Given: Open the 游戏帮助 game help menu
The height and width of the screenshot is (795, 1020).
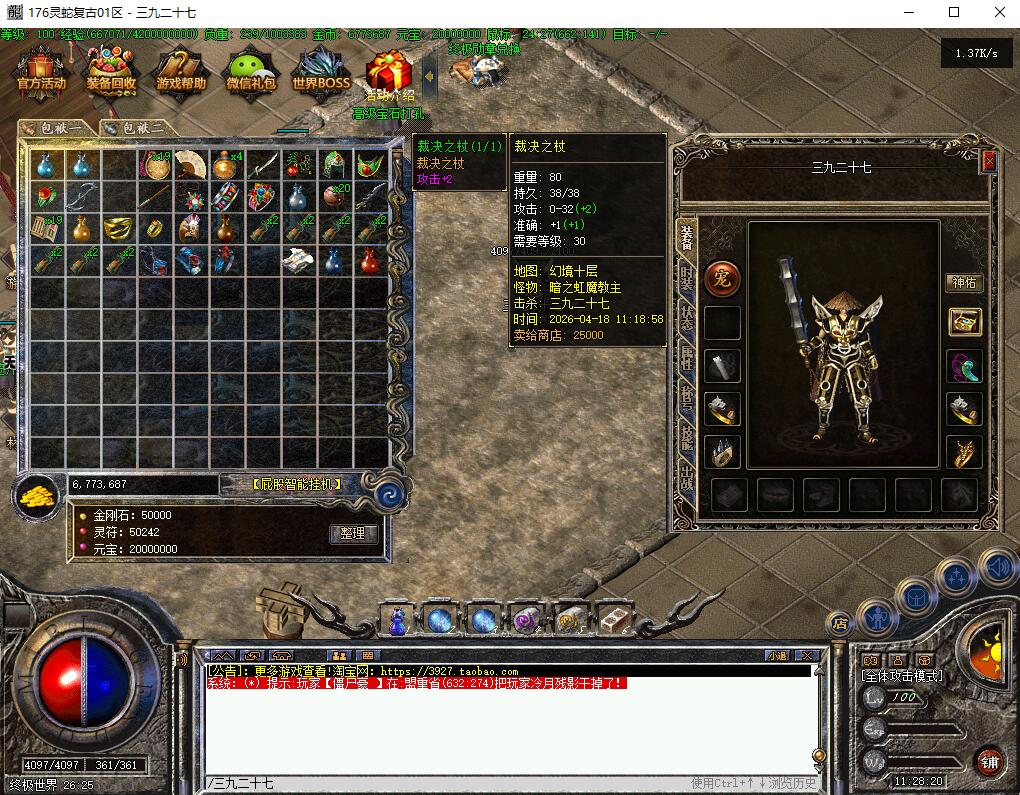Looking at the screenshot, I should click(181, 72).
